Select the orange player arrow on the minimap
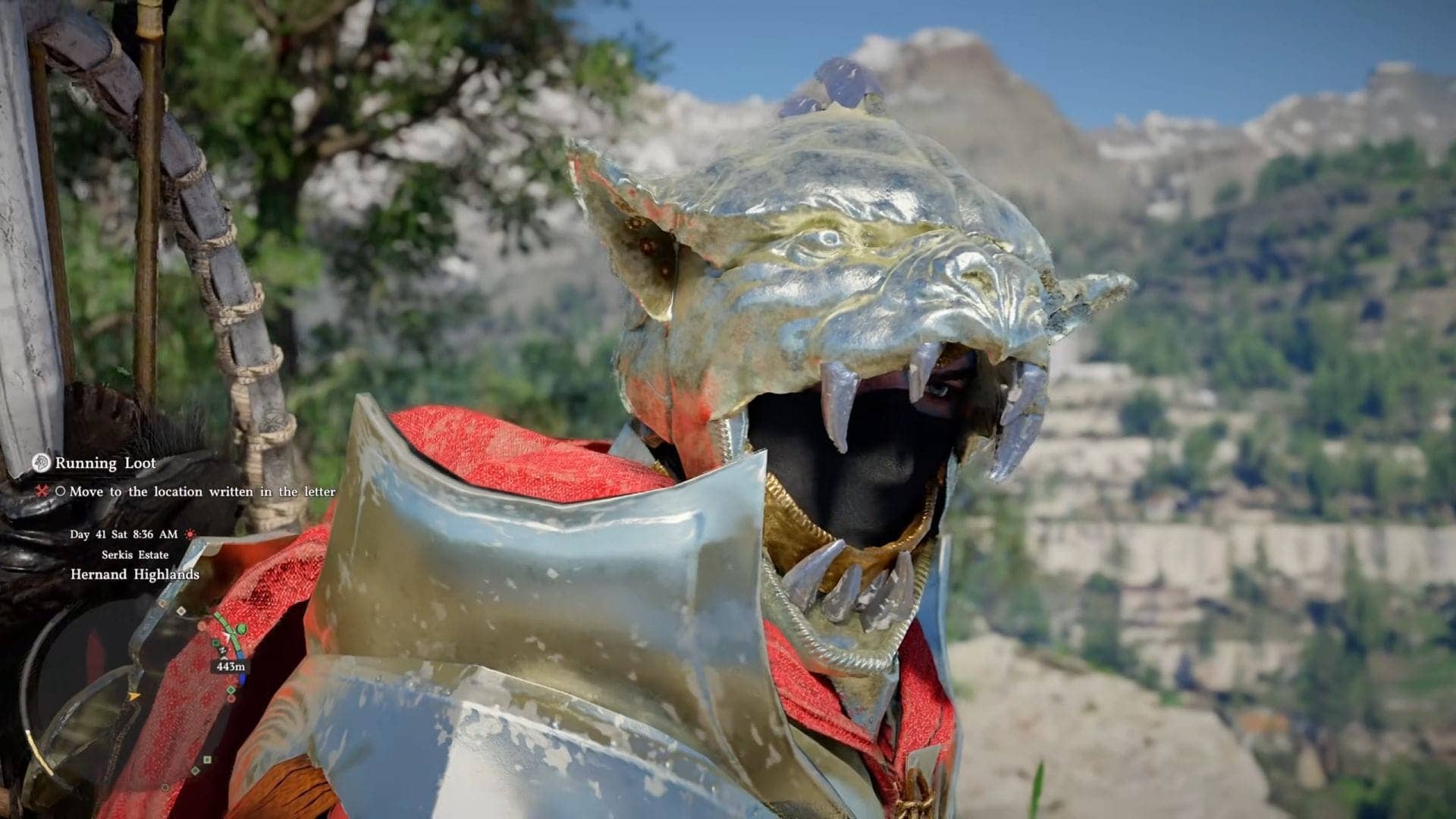Image resolution: width=1456 pixels, height=819 pixels. click(134, 696)
